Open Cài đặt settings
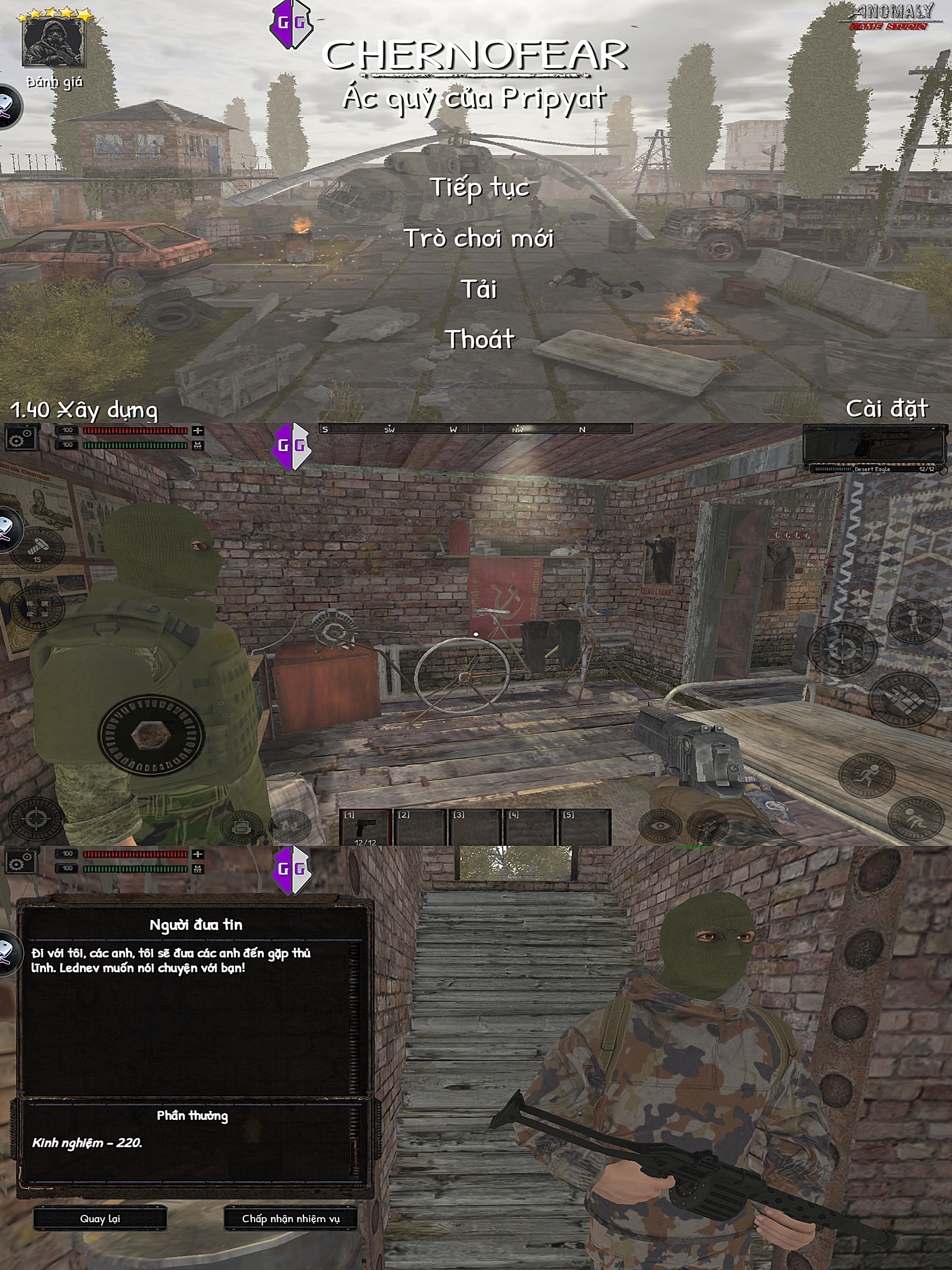This screenshot has height=1270, width=952. tap(887, 409)
